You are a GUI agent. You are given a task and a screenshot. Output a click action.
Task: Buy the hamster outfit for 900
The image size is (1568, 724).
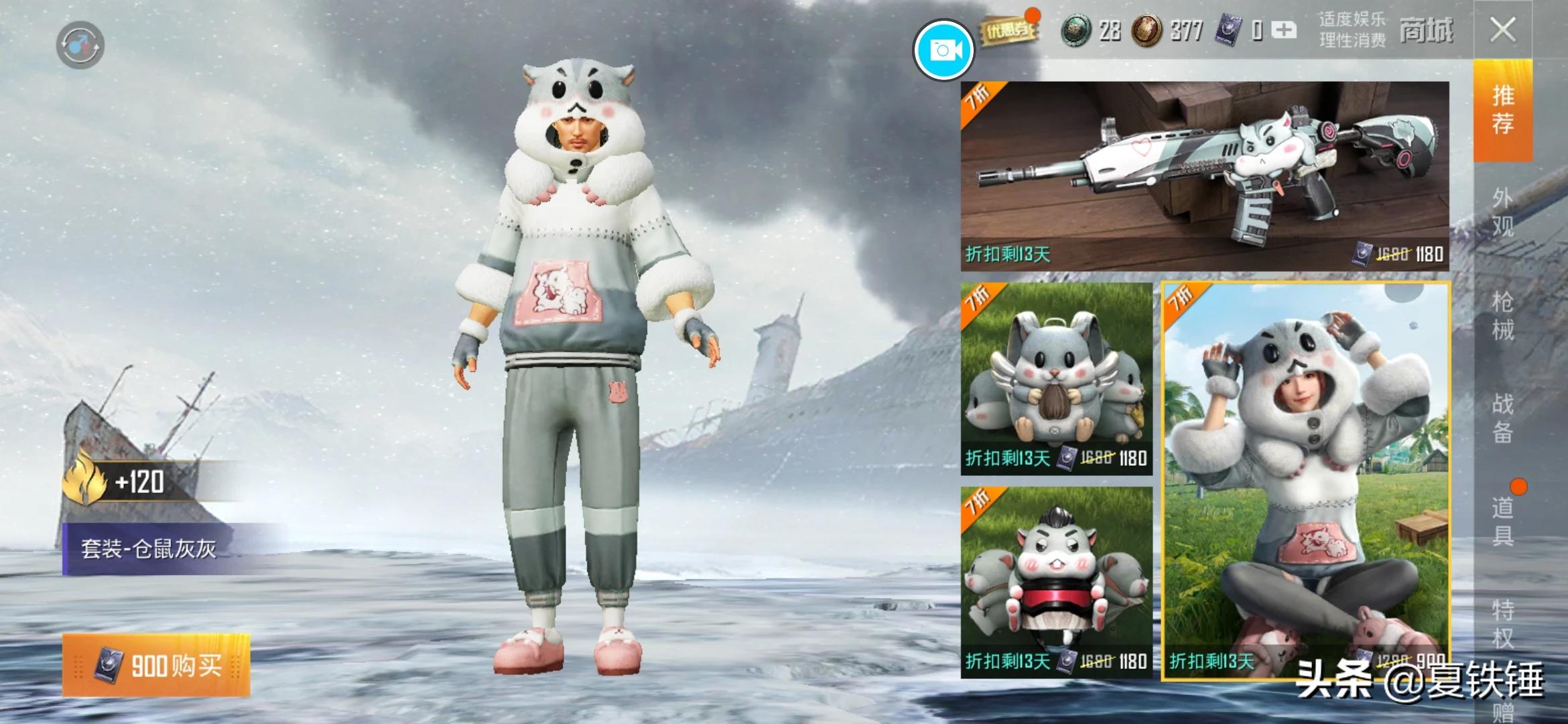click(x=156, y=665)
